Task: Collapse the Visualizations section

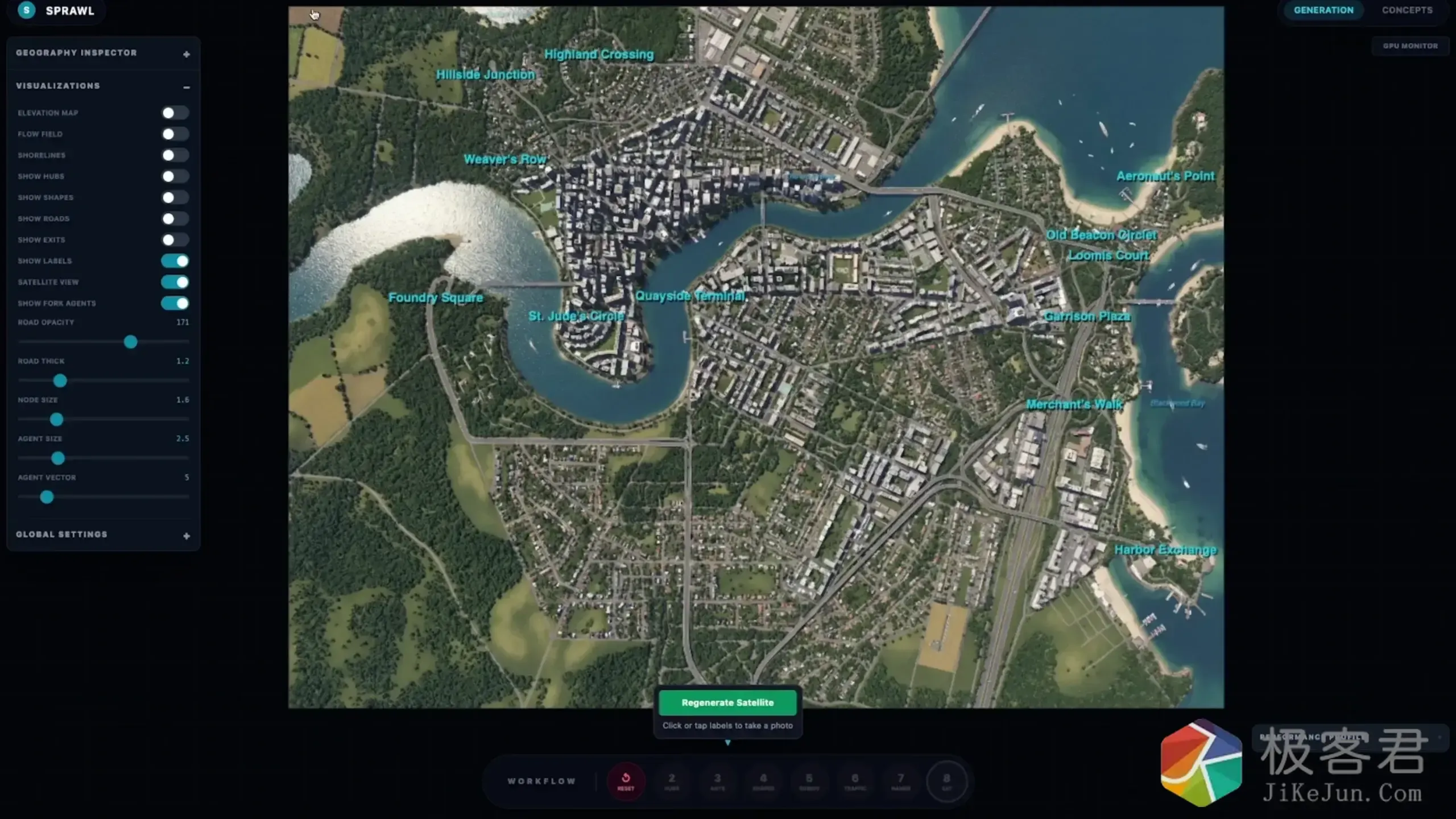Action: [187, 87]
